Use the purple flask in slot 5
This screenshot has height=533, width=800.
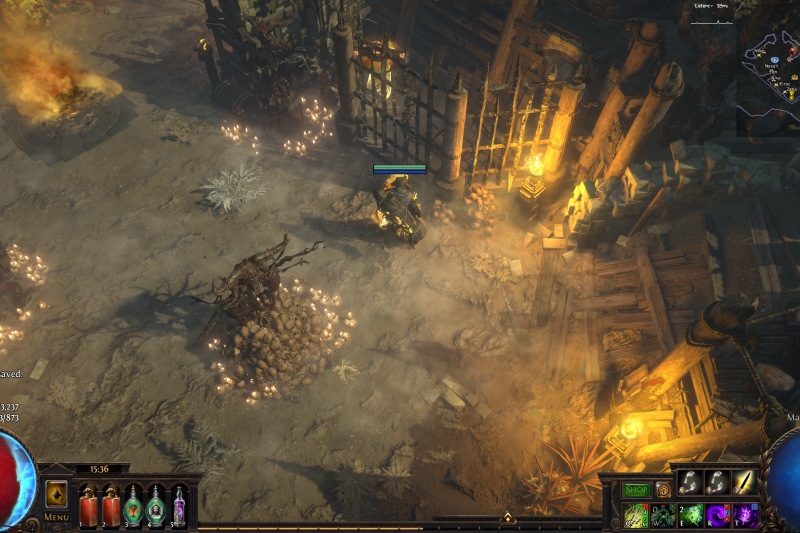179,506
